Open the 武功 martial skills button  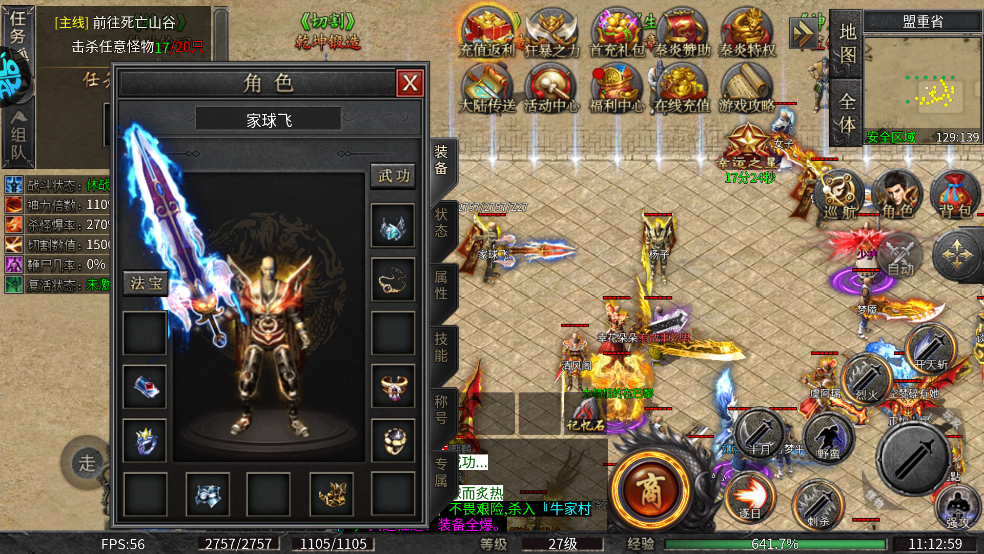[x=393, y=176]
